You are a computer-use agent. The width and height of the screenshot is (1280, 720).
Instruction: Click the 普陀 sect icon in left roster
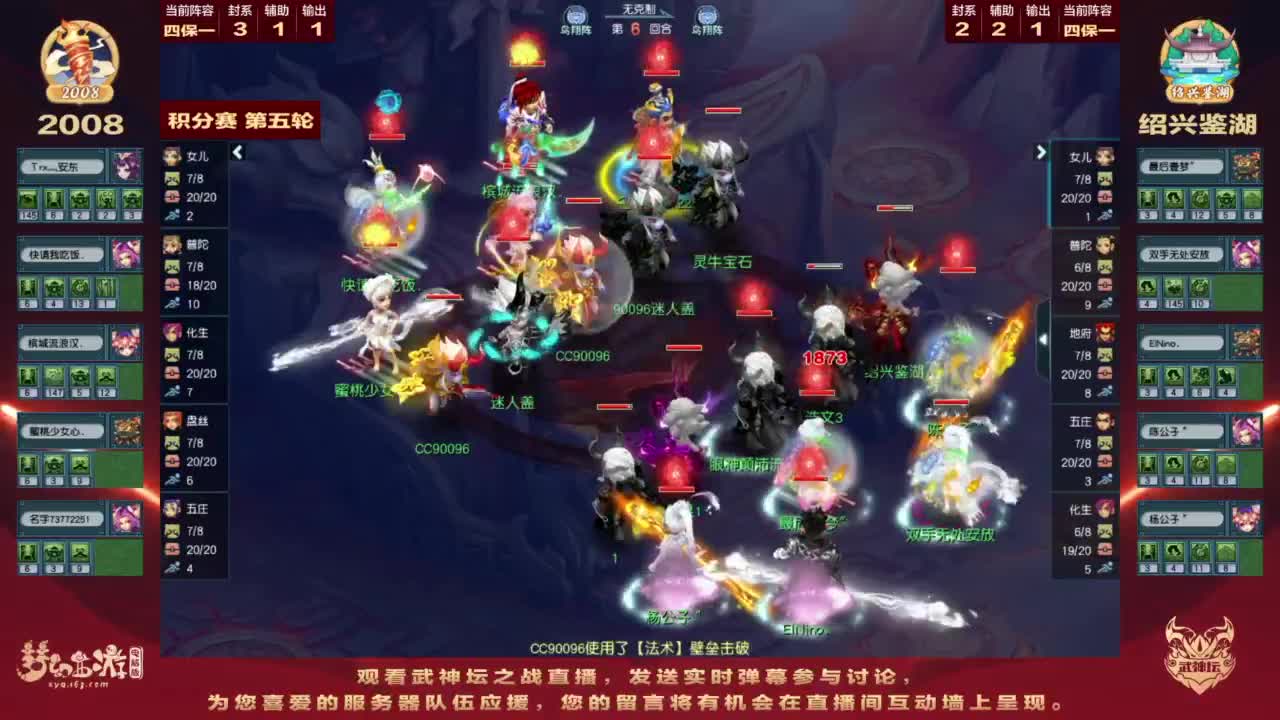coord(172,240)
